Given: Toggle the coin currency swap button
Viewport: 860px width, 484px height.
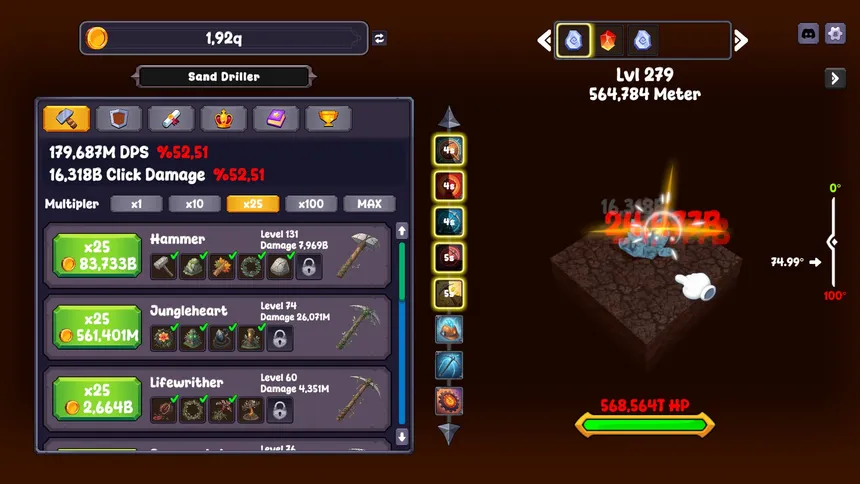Looking at the screenshot, I should click(x=380, y=39).
